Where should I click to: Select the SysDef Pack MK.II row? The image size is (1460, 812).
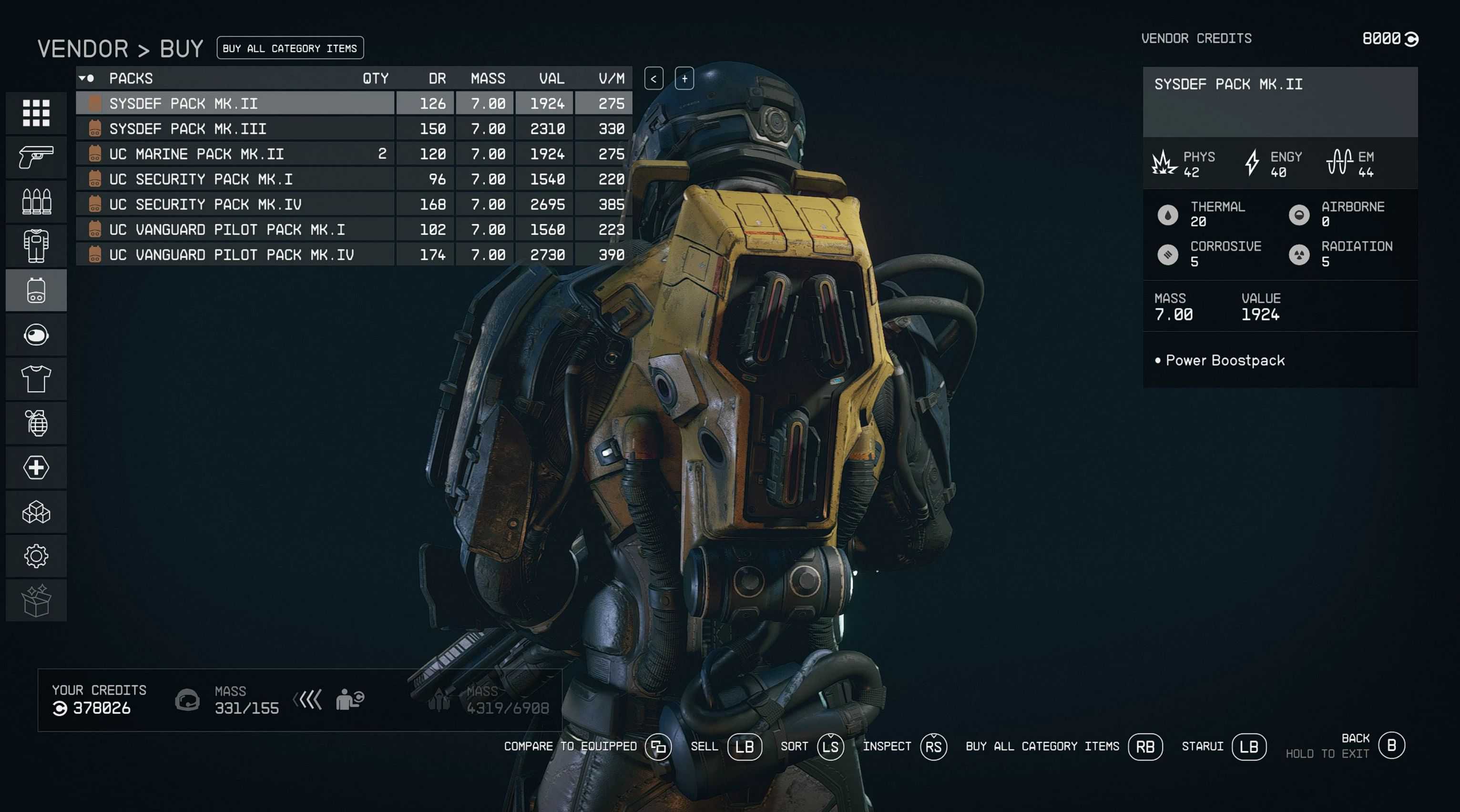coord(235,104)
